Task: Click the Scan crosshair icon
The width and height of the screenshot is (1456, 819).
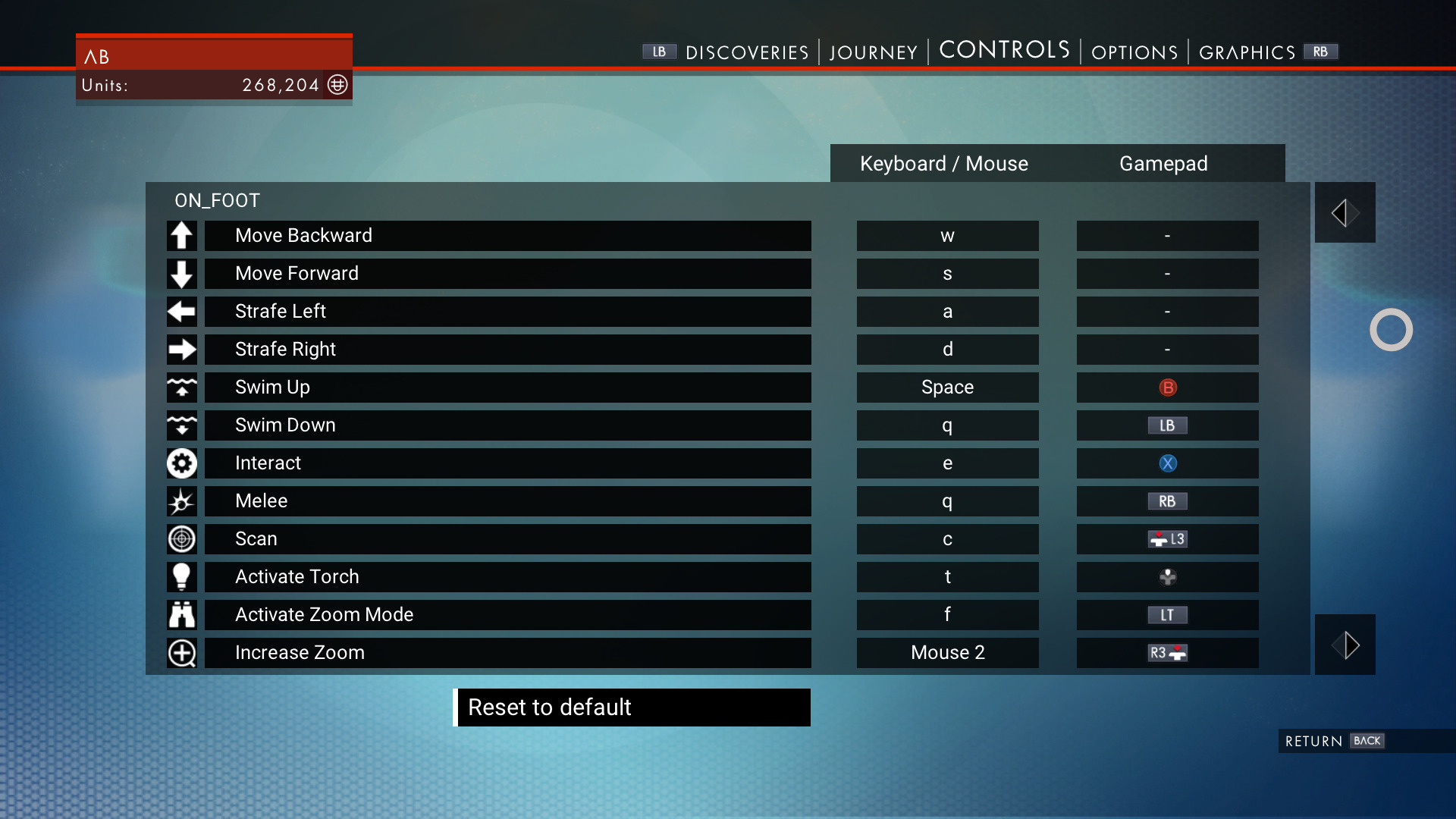Action: tap(181, 539)
